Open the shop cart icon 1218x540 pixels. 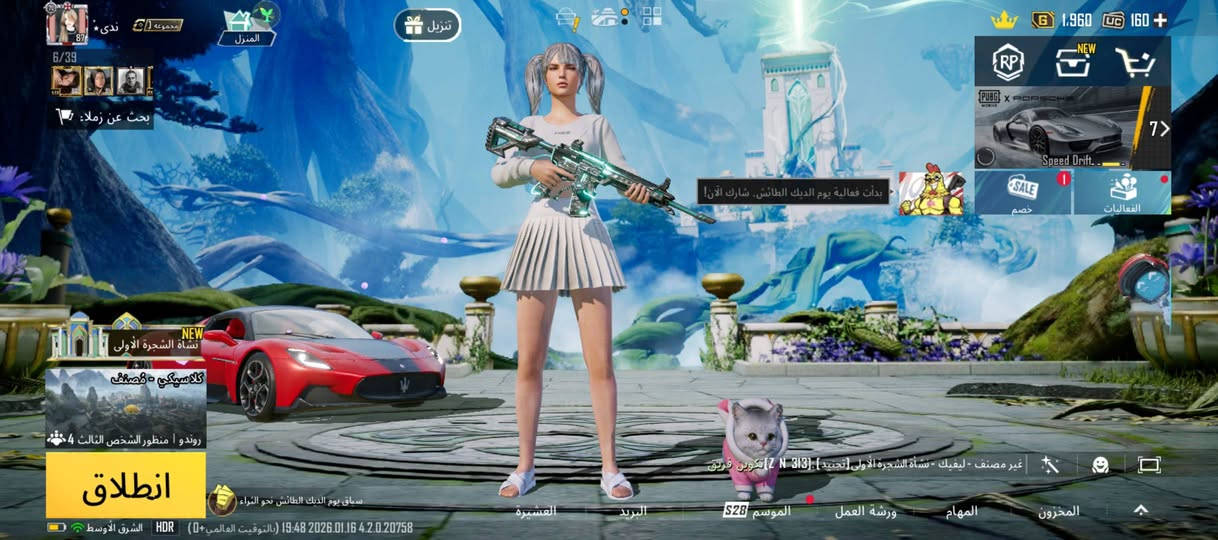coord(1135,63)
